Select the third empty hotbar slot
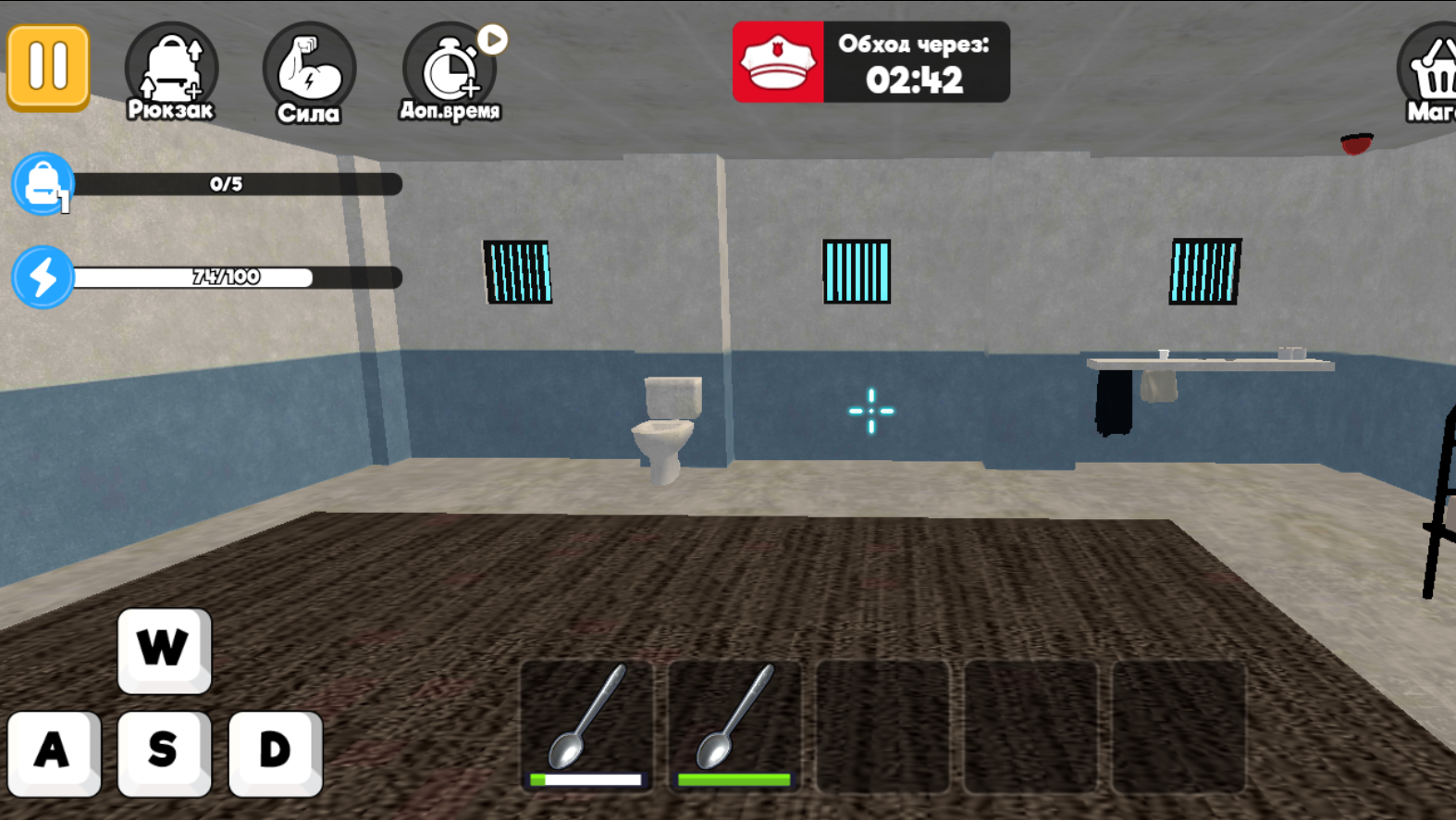 pos(882,727)
